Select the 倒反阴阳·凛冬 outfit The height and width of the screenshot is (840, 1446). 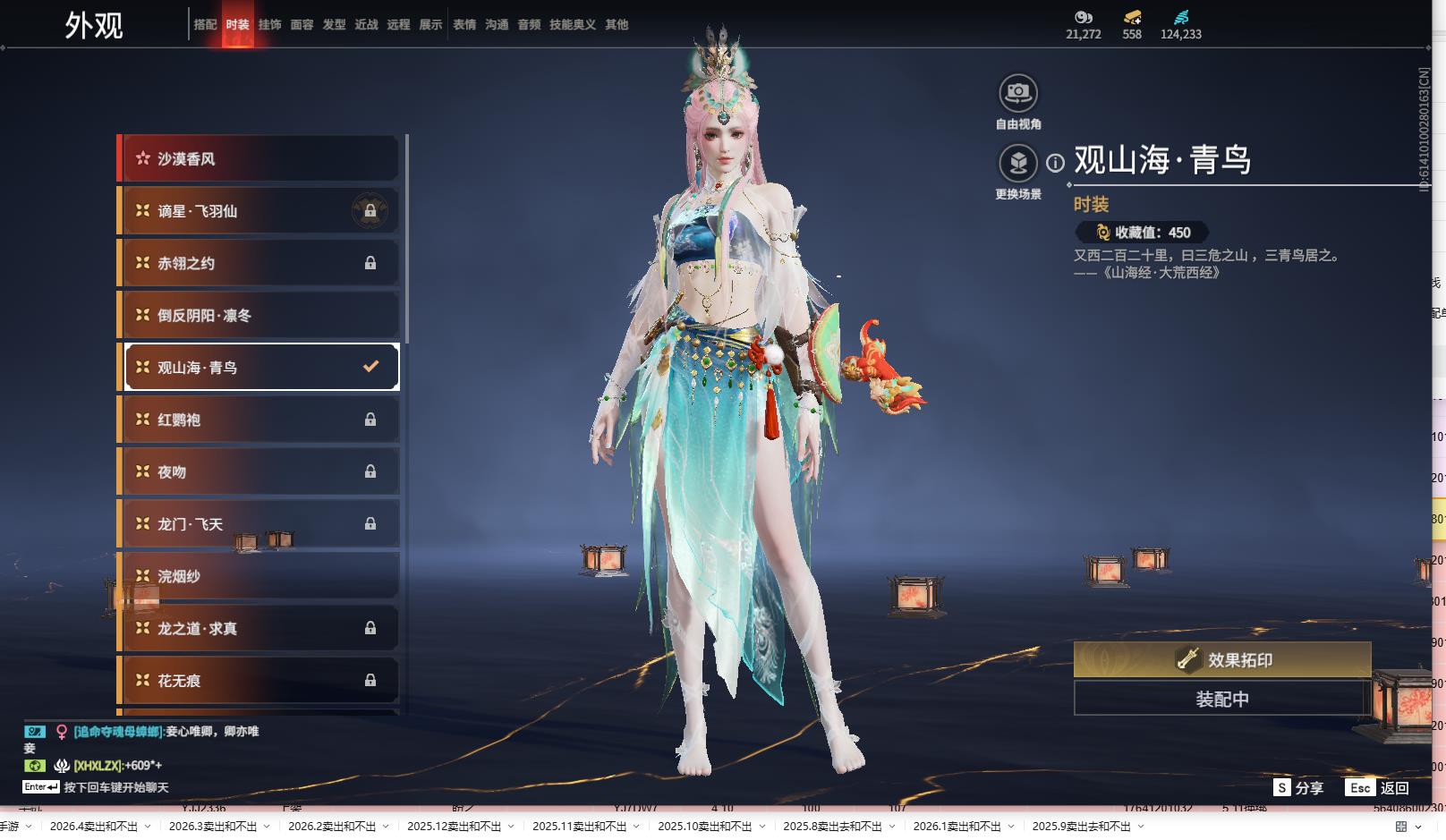pos(259,315)
